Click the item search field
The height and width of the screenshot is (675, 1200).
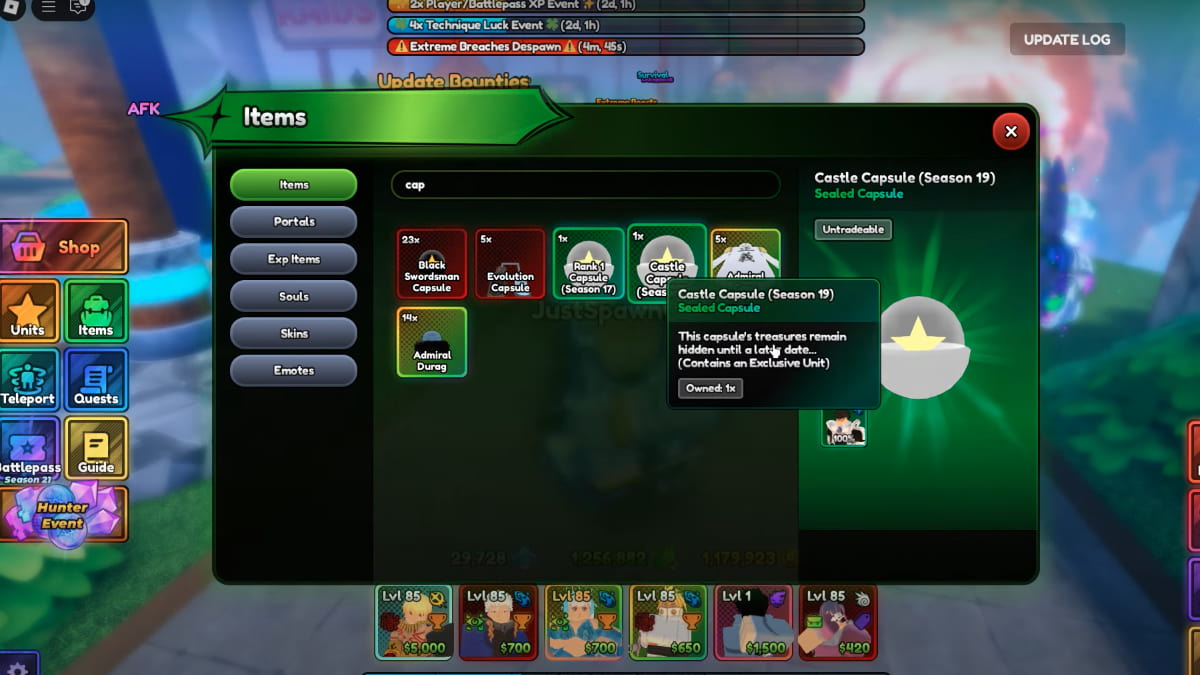[584, 185]
